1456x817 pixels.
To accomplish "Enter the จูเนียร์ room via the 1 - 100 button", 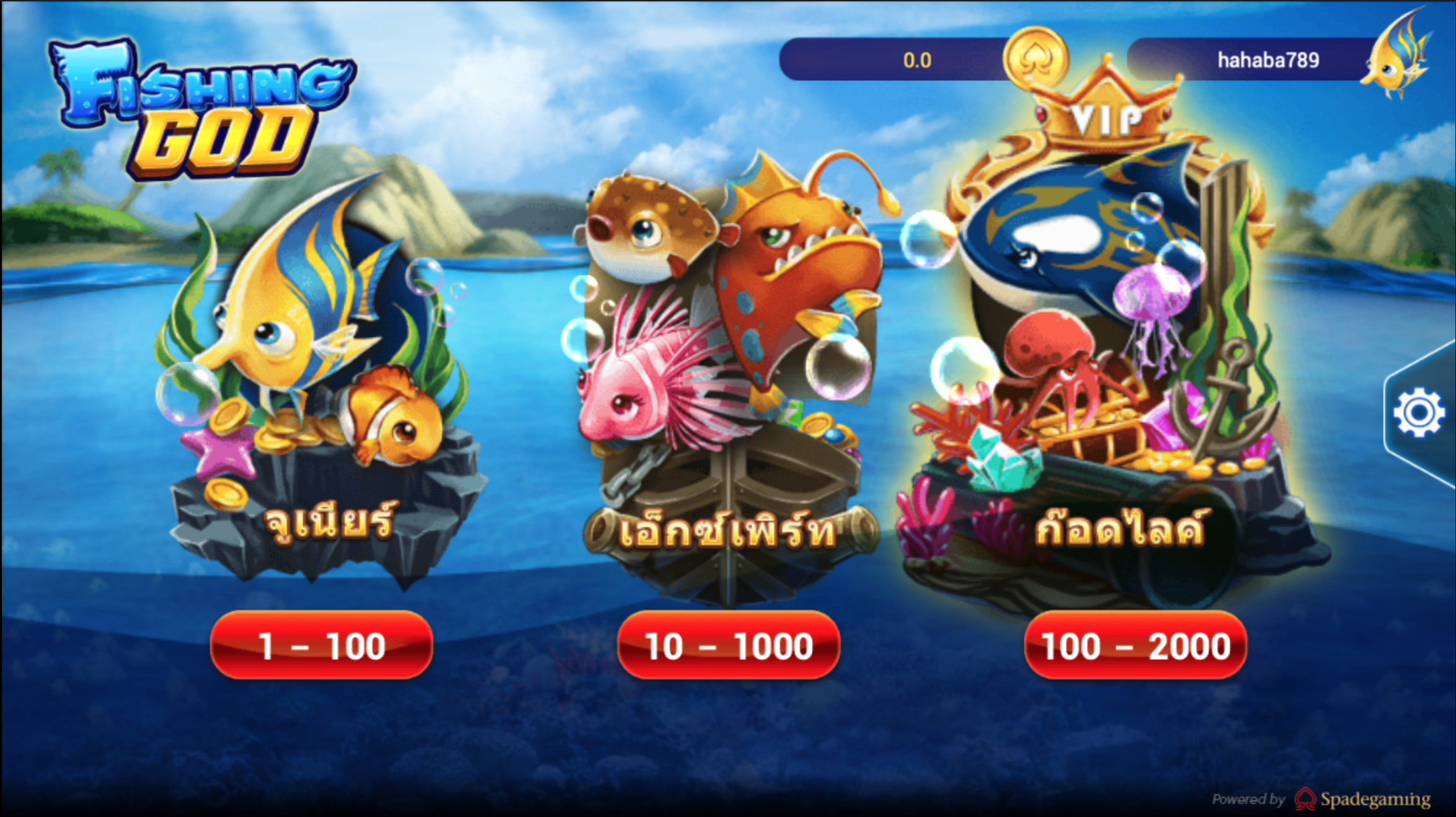I will (321, 645).
